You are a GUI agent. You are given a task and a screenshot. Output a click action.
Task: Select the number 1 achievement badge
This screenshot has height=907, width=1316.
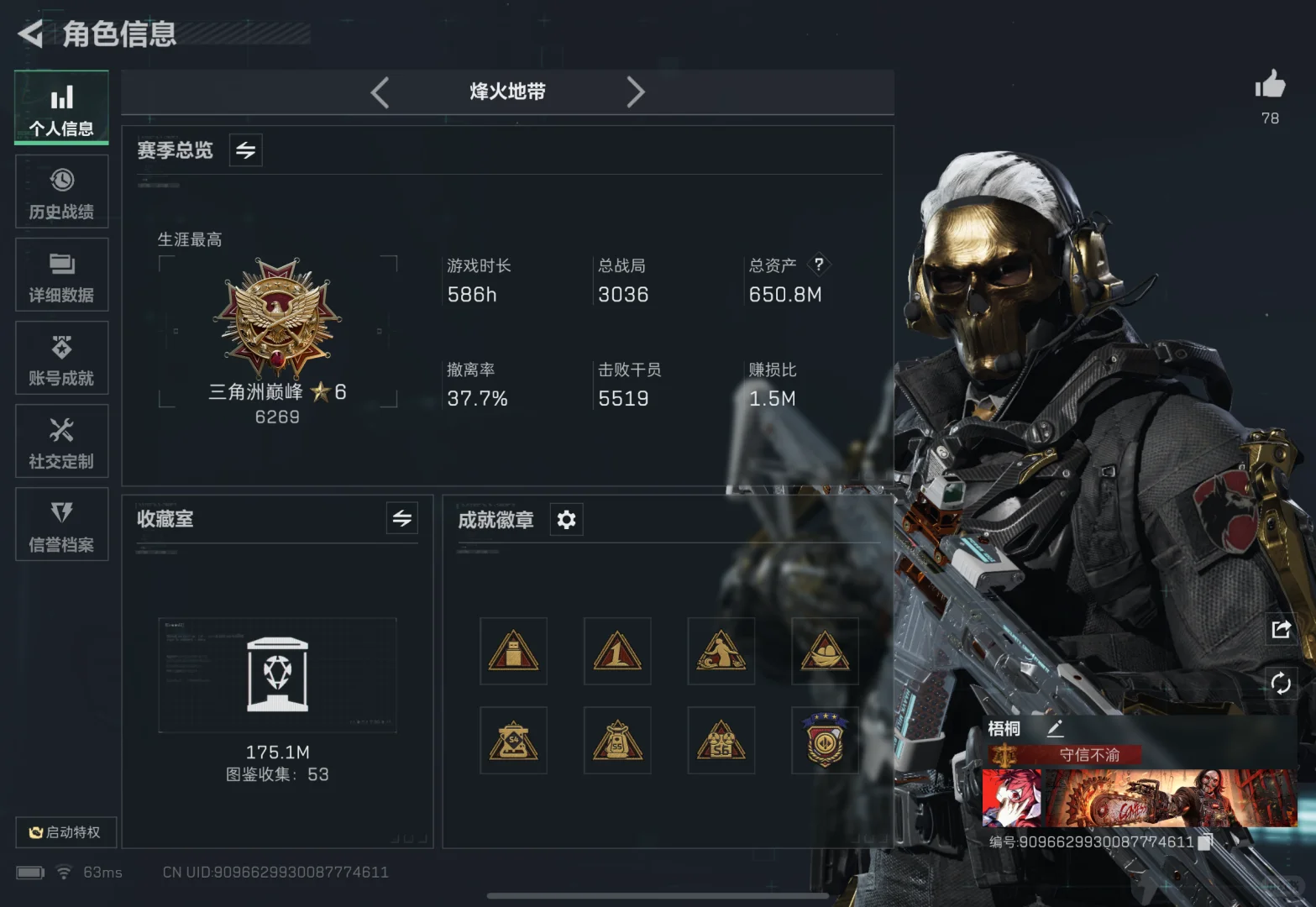click(617, 652)
